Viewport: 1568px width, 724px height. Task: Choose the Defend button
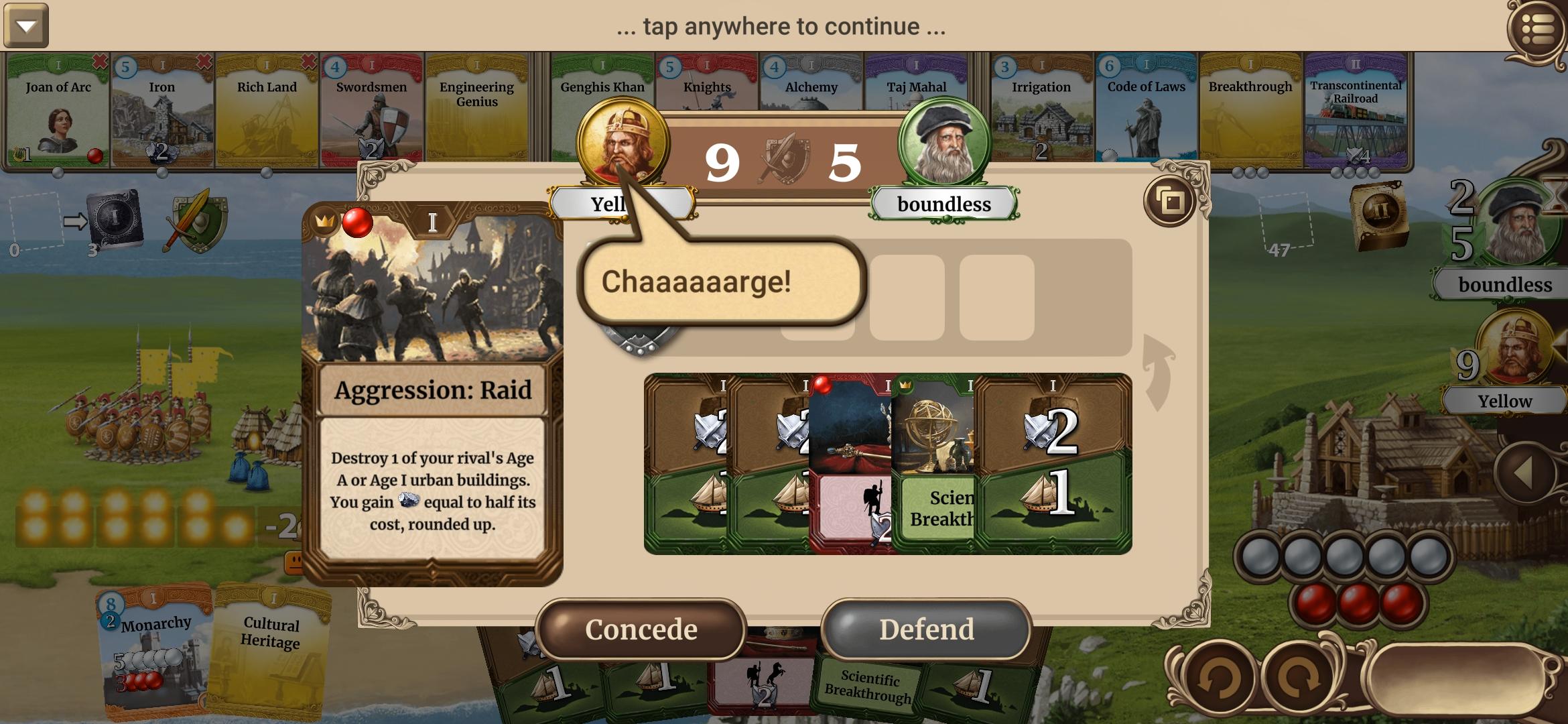926,629
